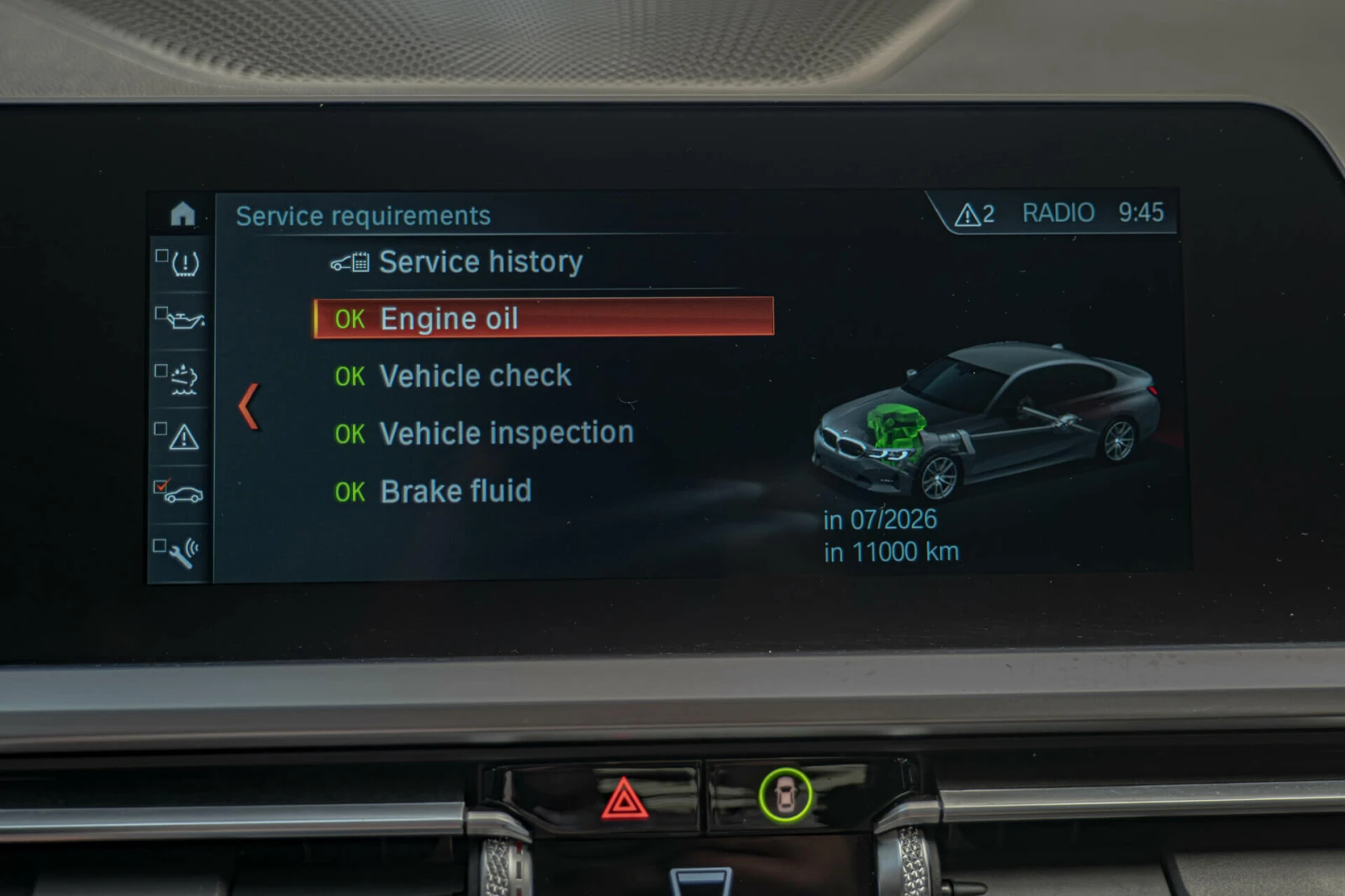Open the tire pressure monitor icon

point(183,264)
